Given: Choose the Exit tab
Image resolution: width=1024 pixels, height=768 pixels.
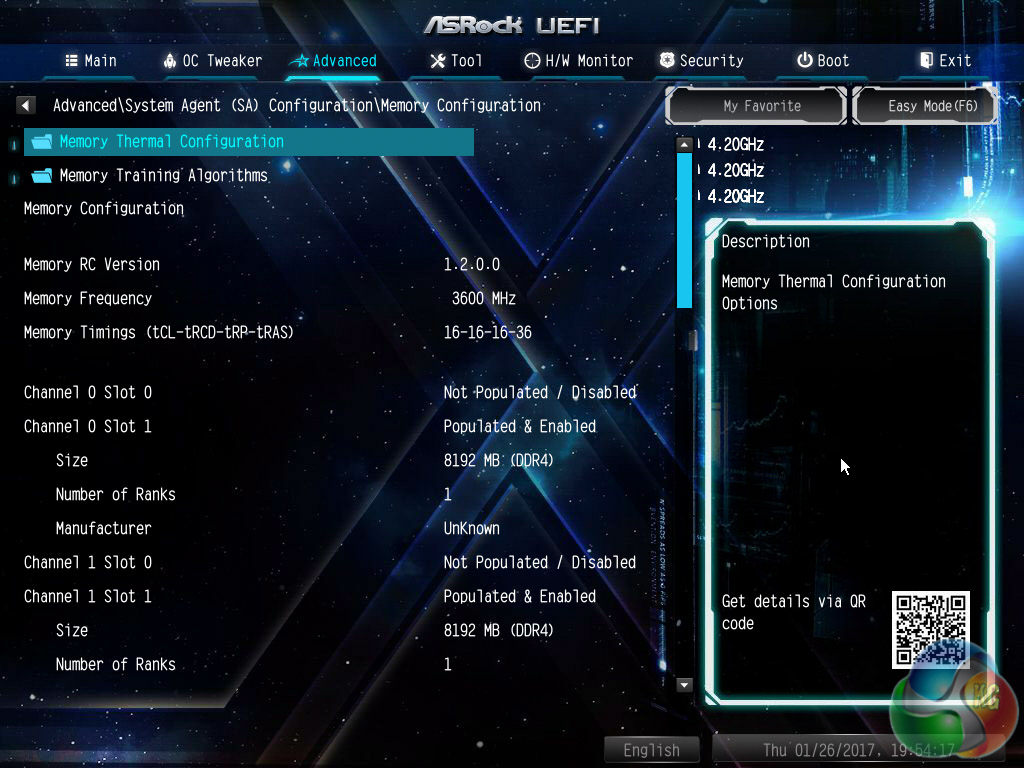Looking at the screenshot, I should tap(945, 61).
